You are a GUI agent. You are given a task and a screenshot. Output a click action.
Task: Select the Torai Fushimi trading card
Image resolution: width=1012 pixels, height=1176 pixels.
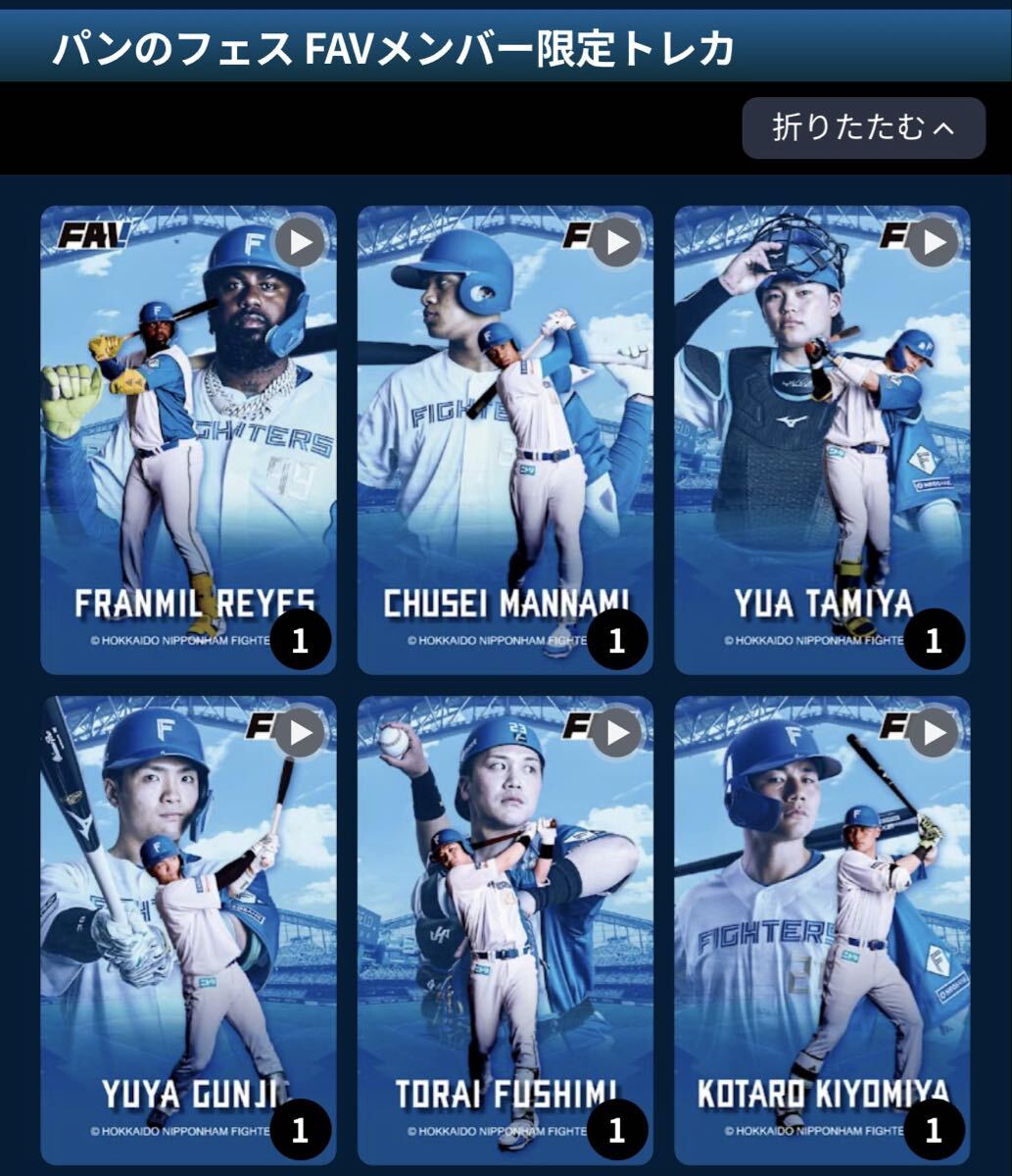505,931
